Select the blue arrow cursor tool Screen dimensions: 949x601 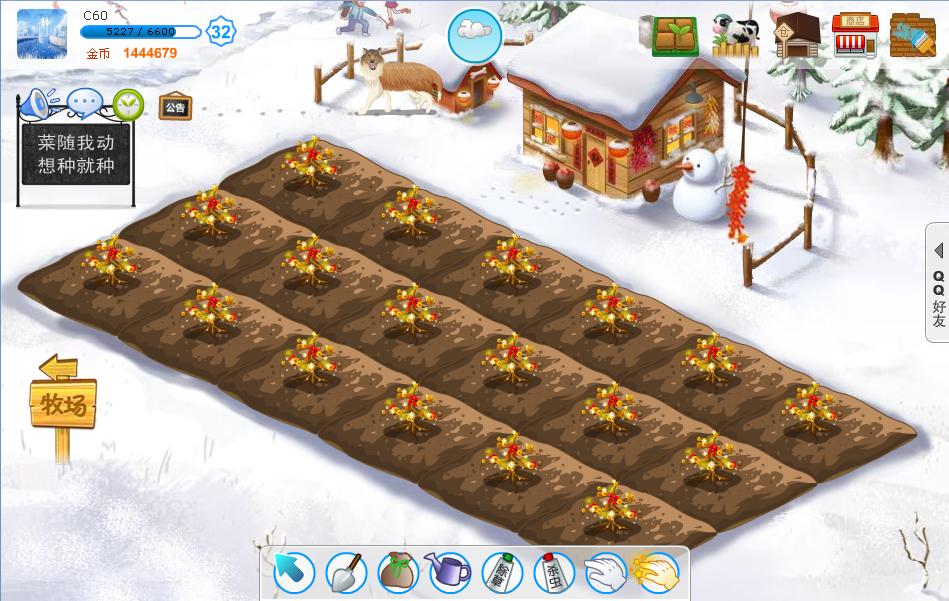[294, 573]
